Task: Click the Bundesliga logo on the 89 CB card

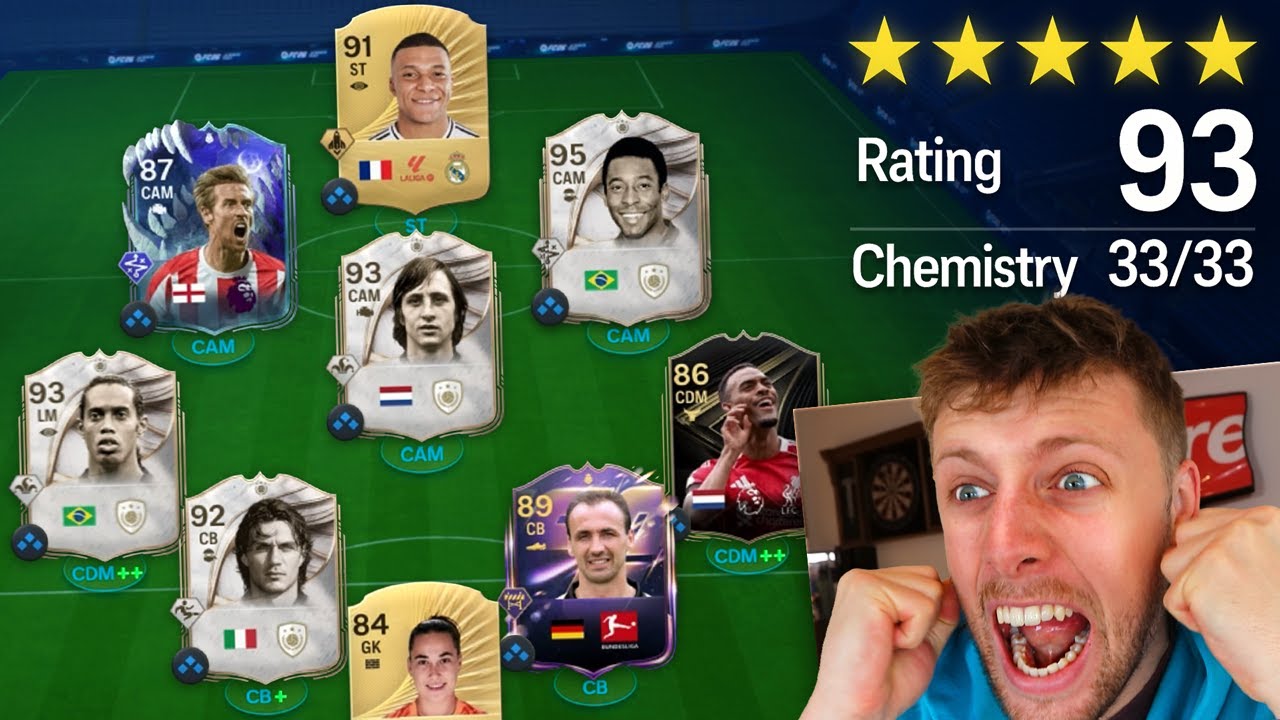Action: point(618,624)
